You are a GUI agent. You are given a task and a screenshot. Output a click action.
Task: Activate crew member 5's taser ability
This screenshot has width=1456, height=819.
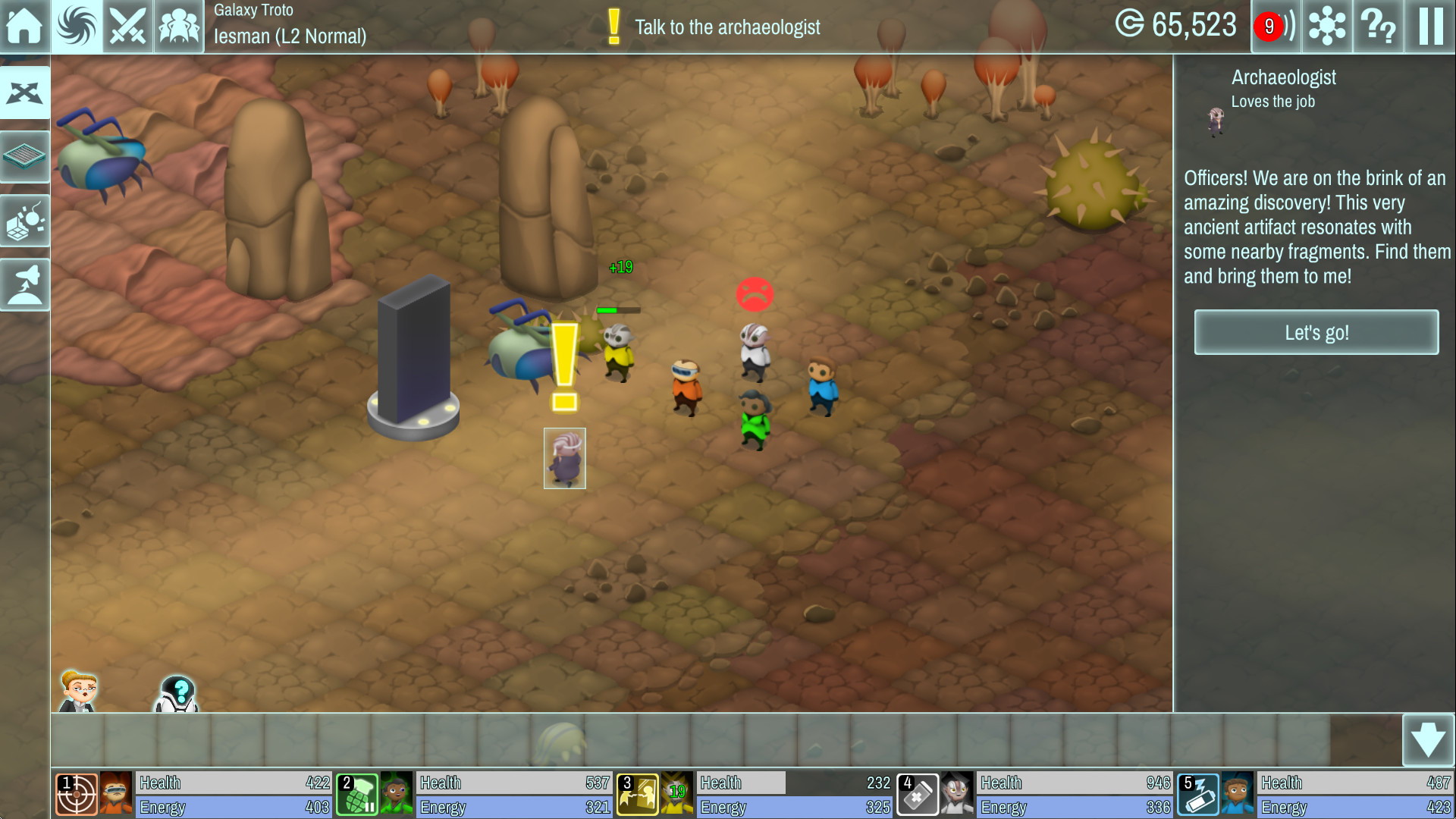click(x=1197, y=793)
